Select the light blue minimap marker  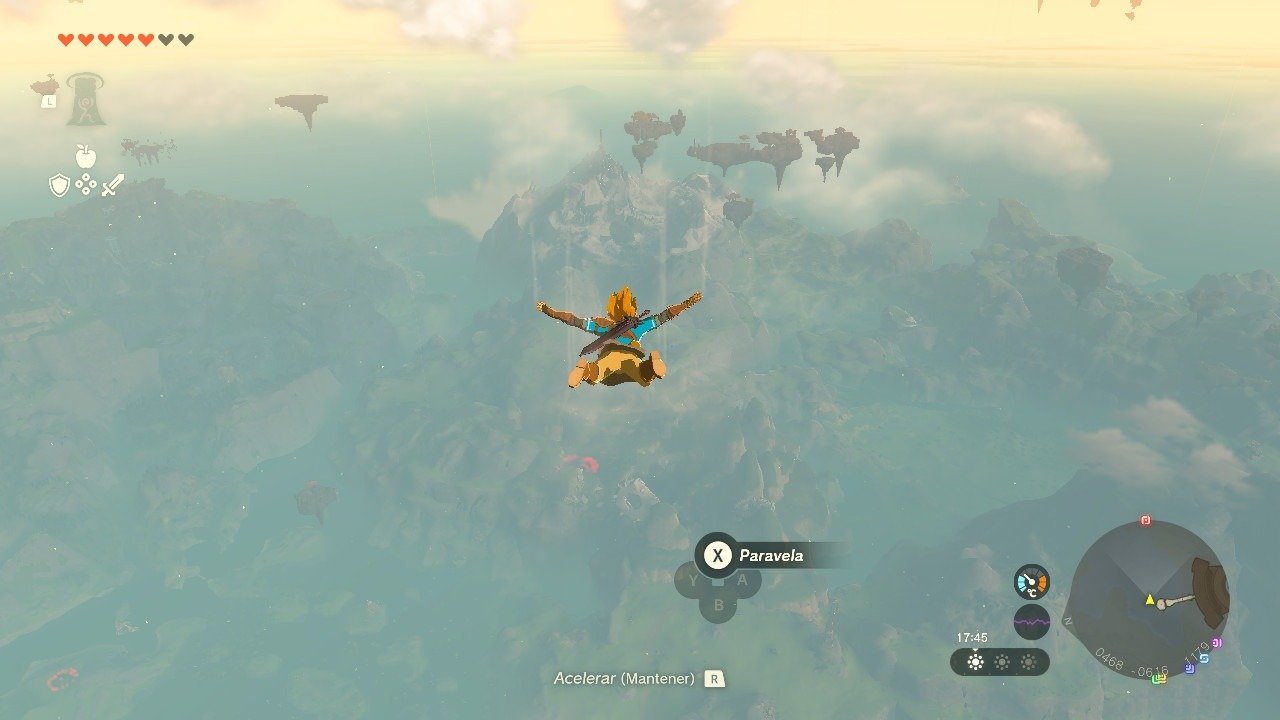click(1204, 658)
